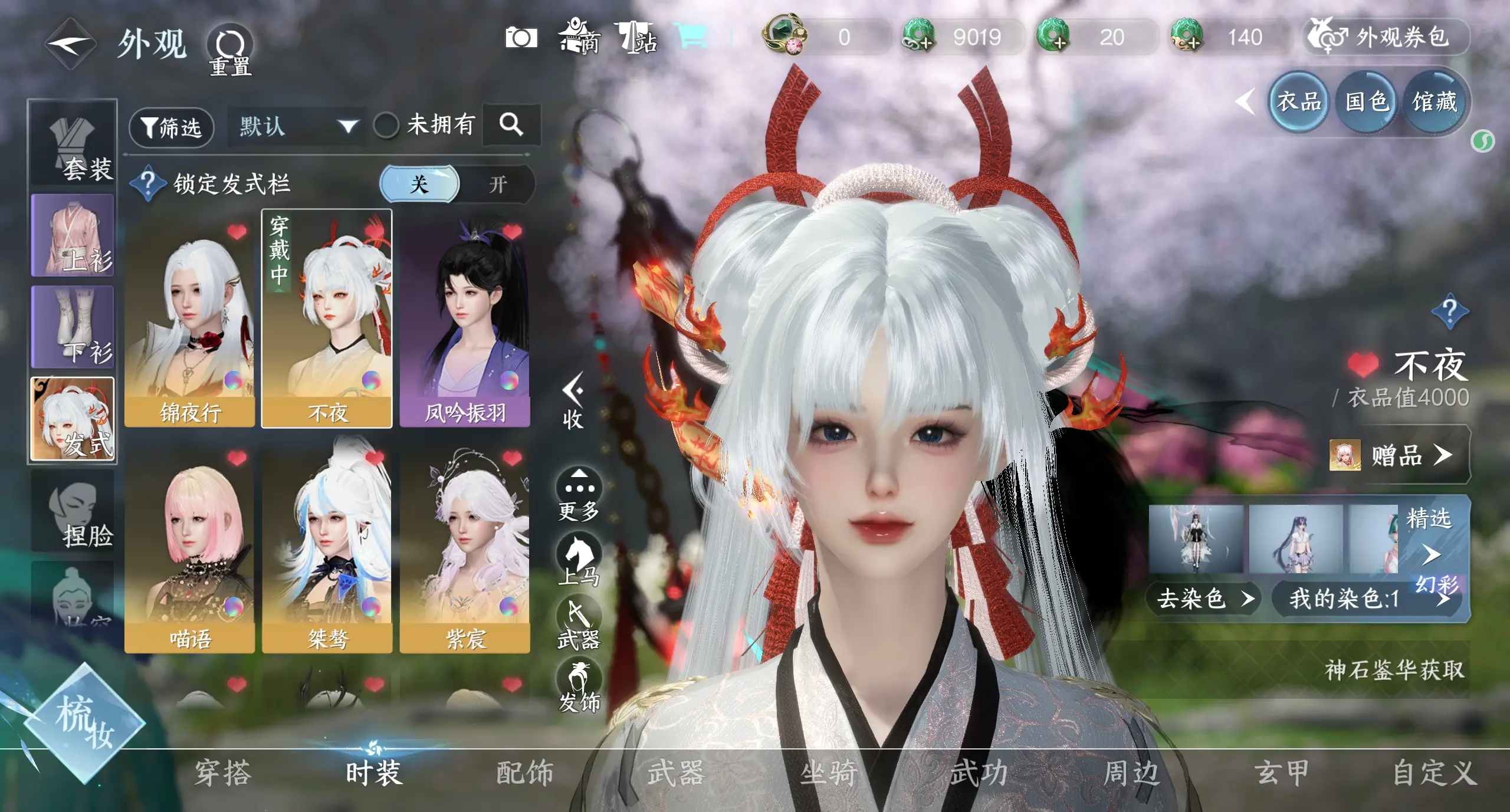Show the 馆藏 collection view
Screen dimensions: 1510x812
tap(1434, 103)
